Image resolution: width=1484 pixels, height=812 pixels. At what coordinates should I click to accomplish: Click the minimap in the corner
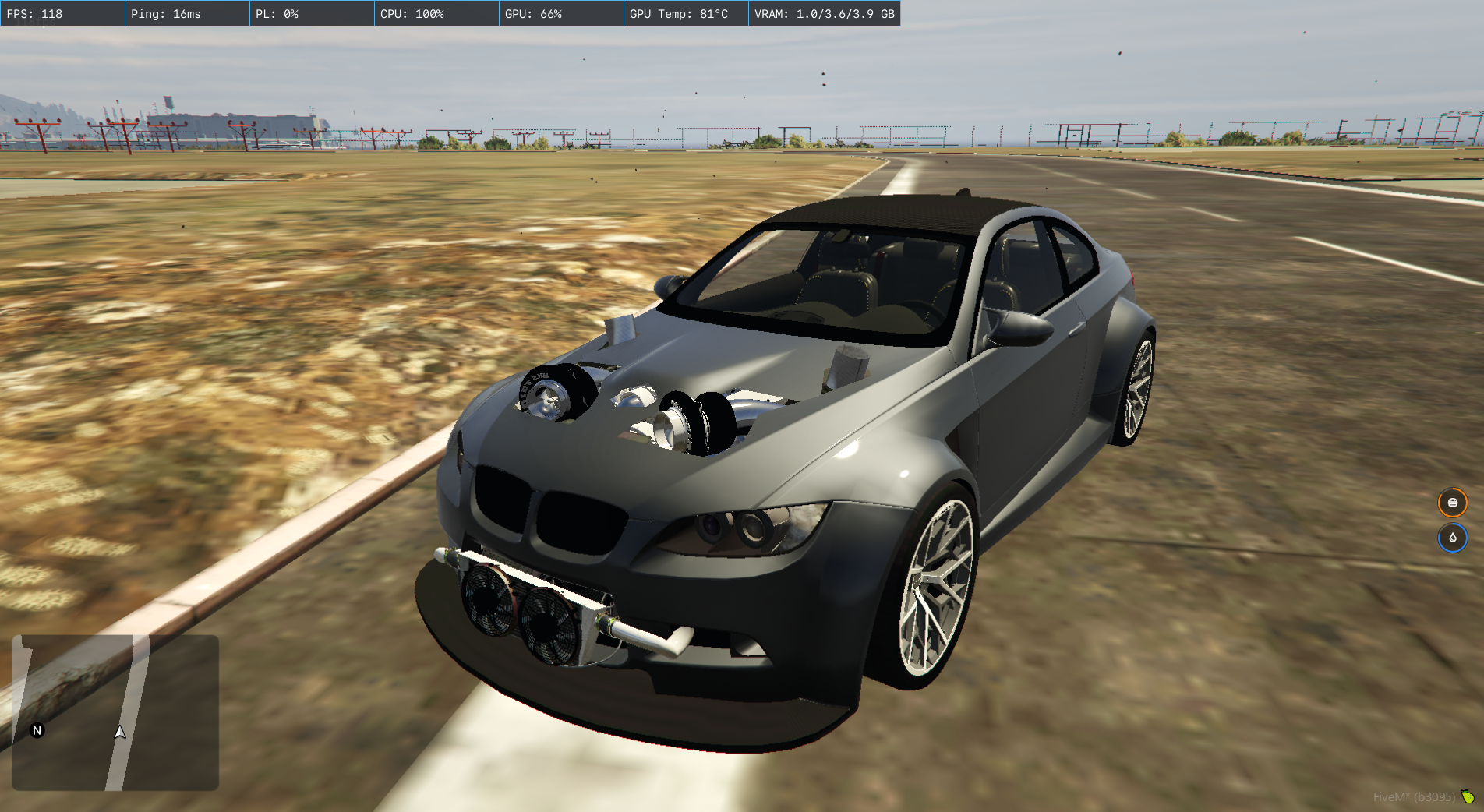point(115,712)
